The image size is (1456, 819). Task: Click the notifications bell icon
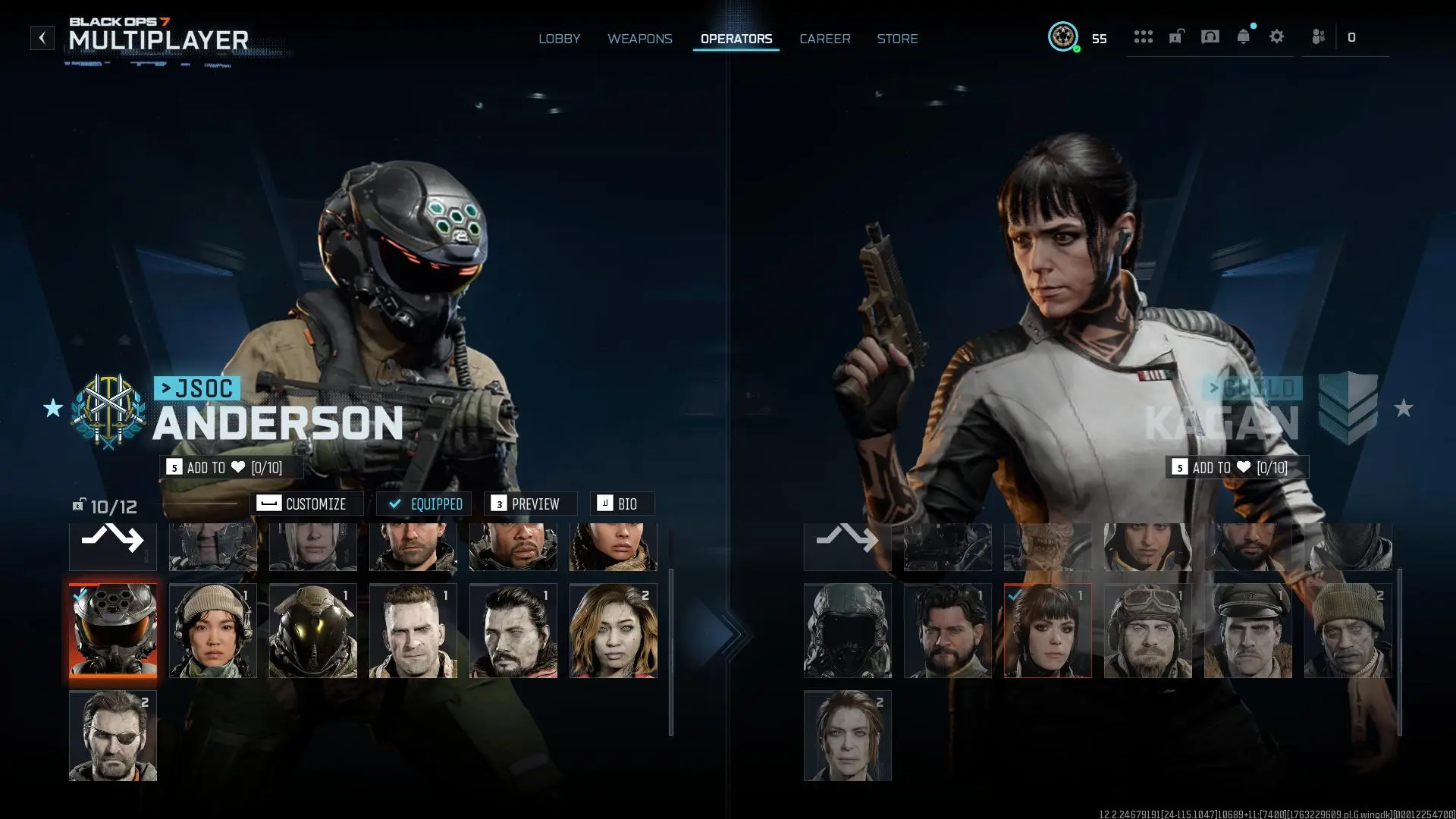1244,36
